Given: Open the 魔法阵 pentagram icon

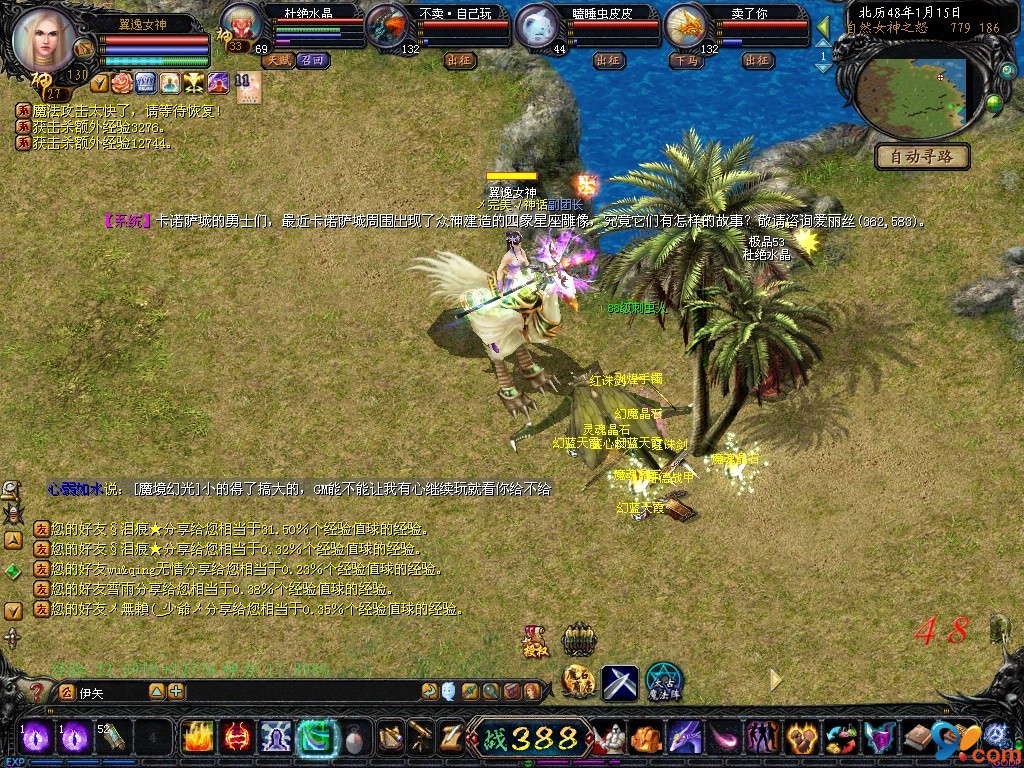Looking at the screenshot, I should [663, 682].
